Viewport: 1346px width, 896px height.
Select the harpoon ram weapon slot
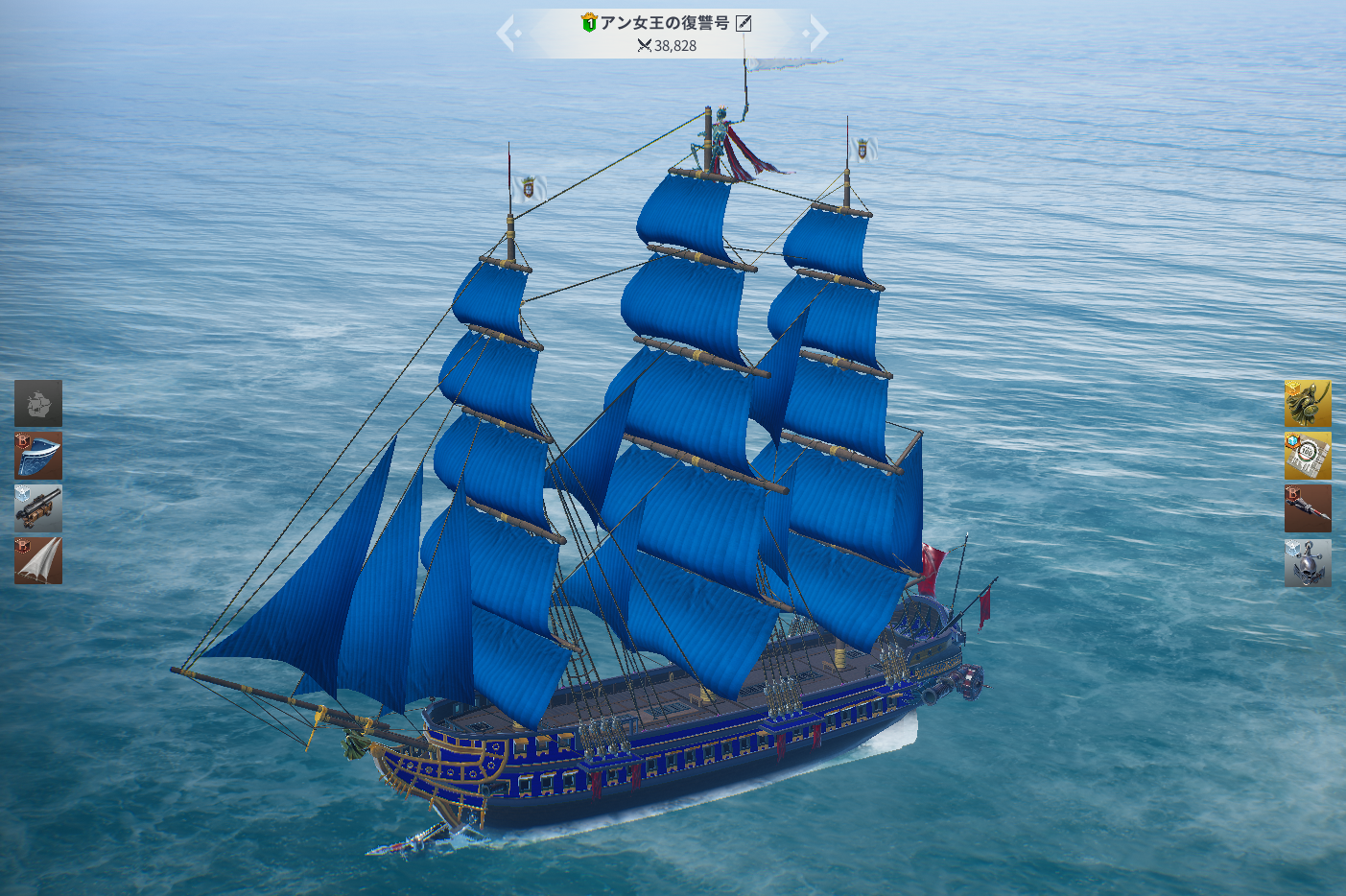pyautogui.click(x=1308, y=508)
